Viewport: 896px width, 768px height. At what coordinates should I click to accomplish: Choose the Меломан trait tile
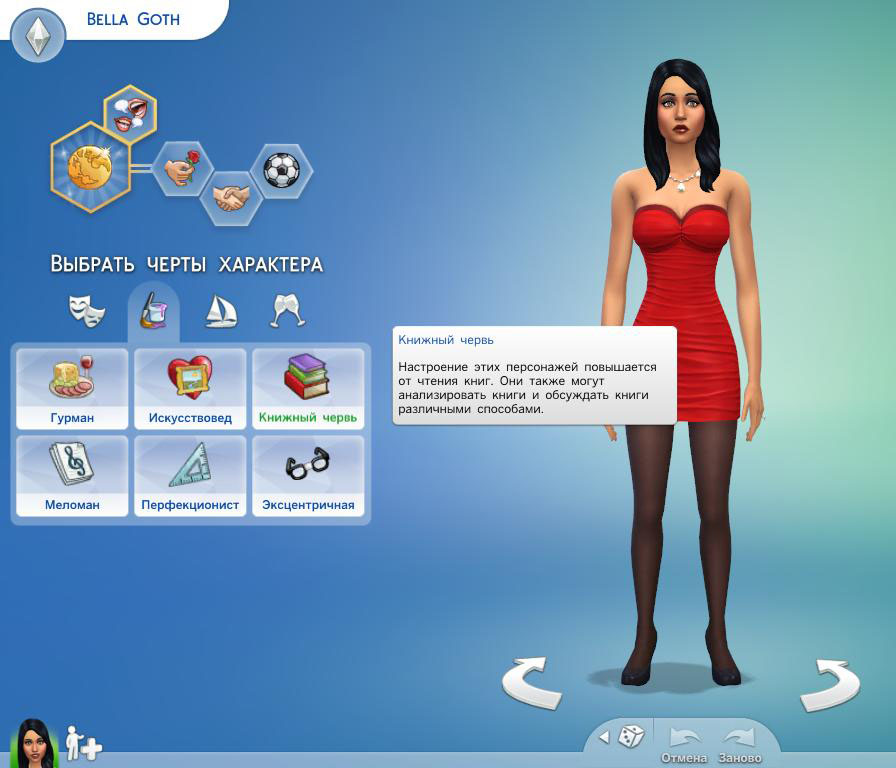[x=71, y=475]
